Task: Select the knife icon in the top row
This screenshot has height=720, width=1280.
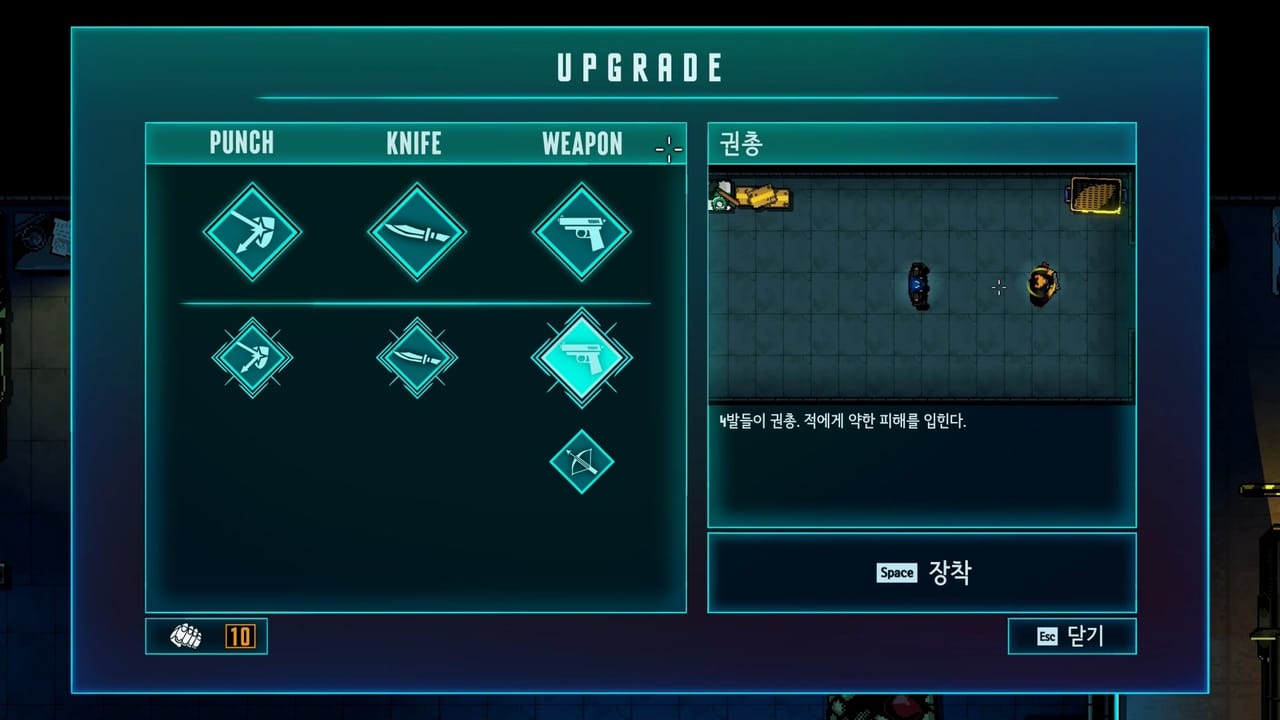Action: (x=416, y=232)
